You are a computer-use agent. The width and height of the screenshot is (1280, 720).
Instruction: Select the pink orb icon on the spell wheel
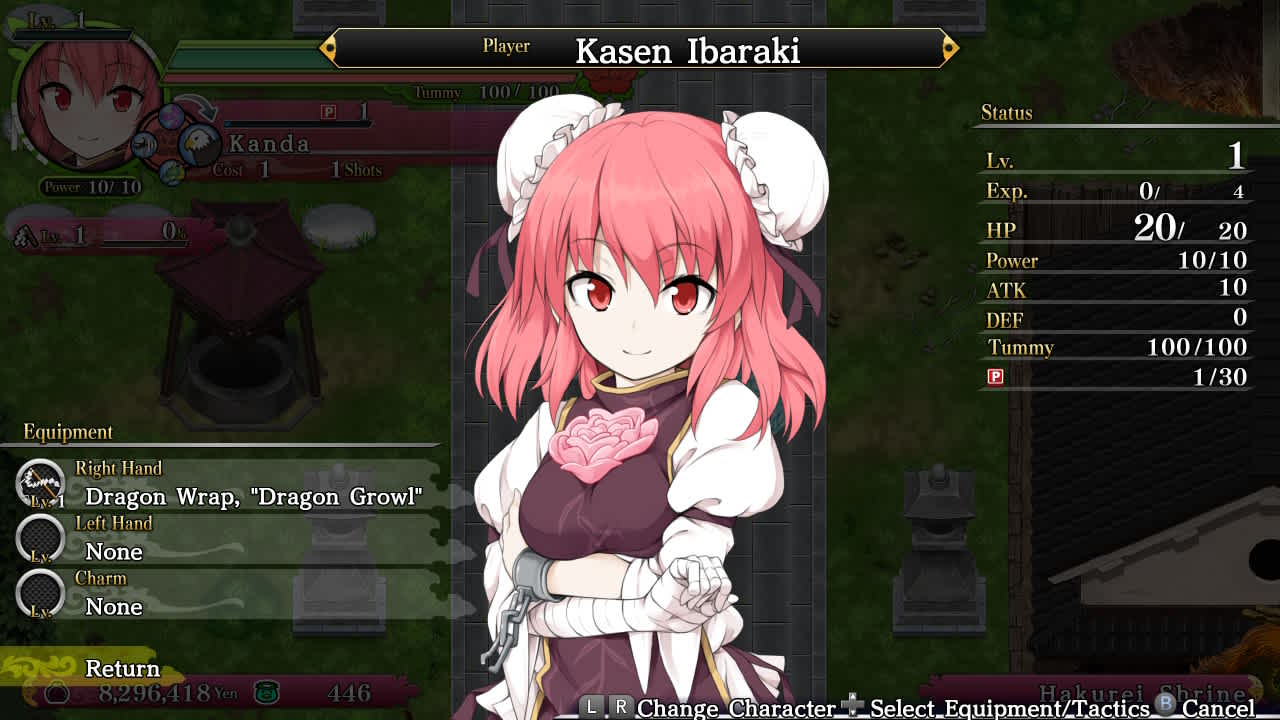[x=172, y=117]
